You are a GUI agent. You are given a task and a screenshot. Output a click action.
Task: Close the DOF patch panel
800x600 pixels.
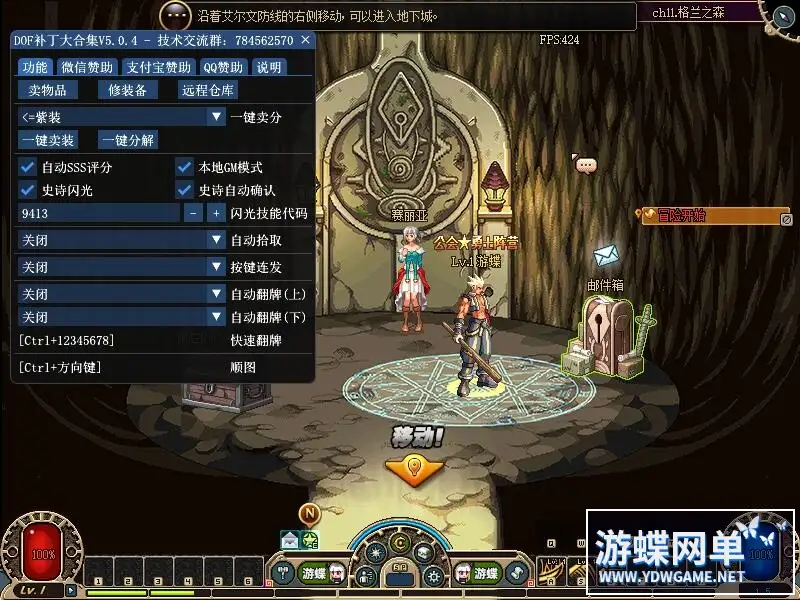click(306, 40)
